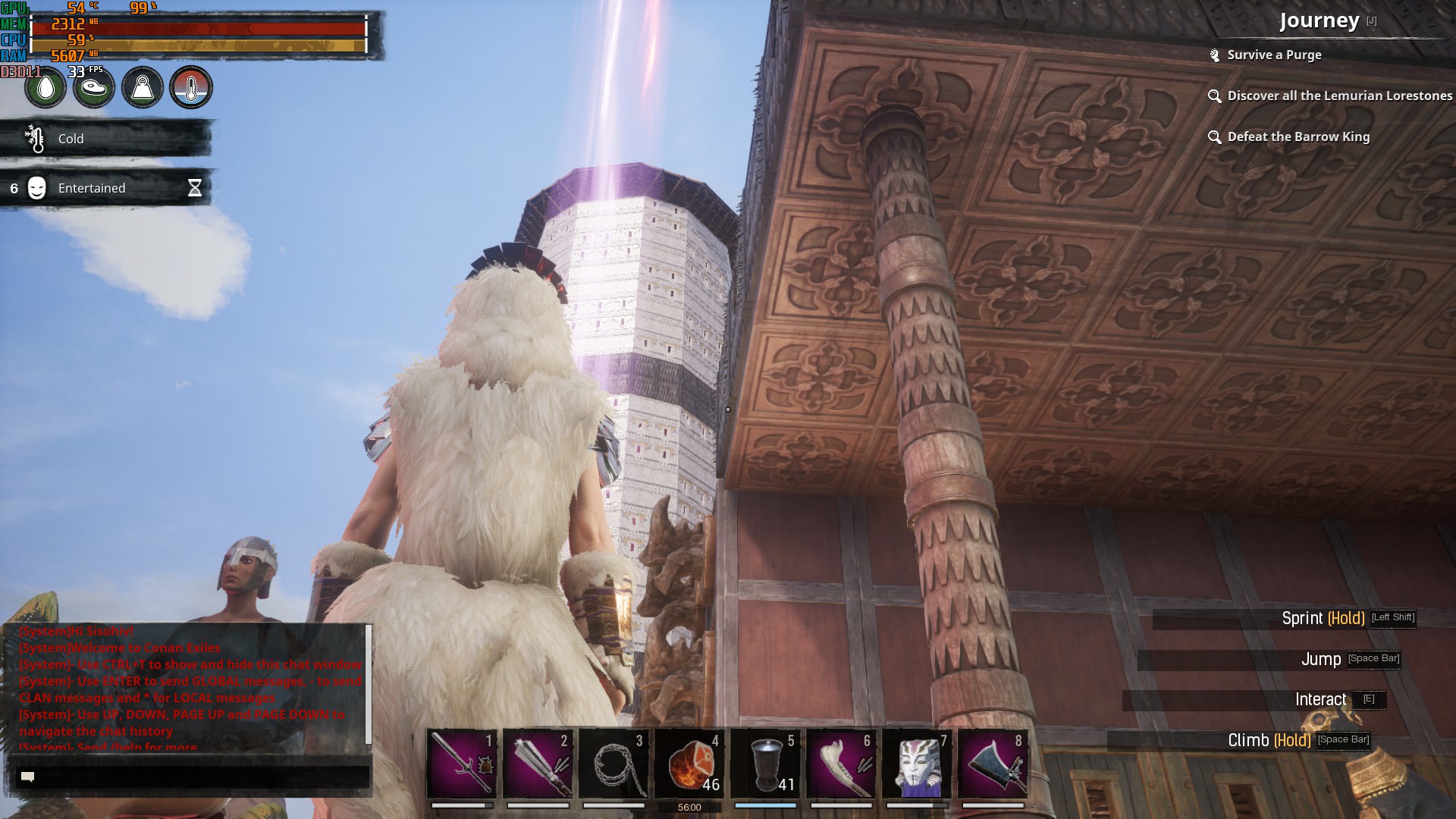The image size is (1456, 819).
Task: Select the Cold status effect entry
Action: [x=106, y=139]
